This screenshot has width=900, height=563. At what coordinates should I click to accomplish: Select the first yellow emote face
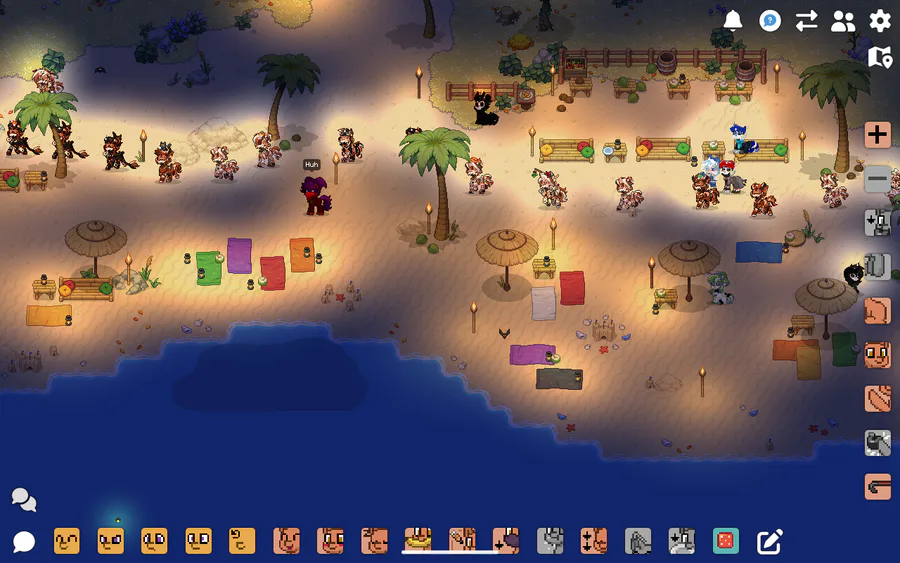pos(67,542)
